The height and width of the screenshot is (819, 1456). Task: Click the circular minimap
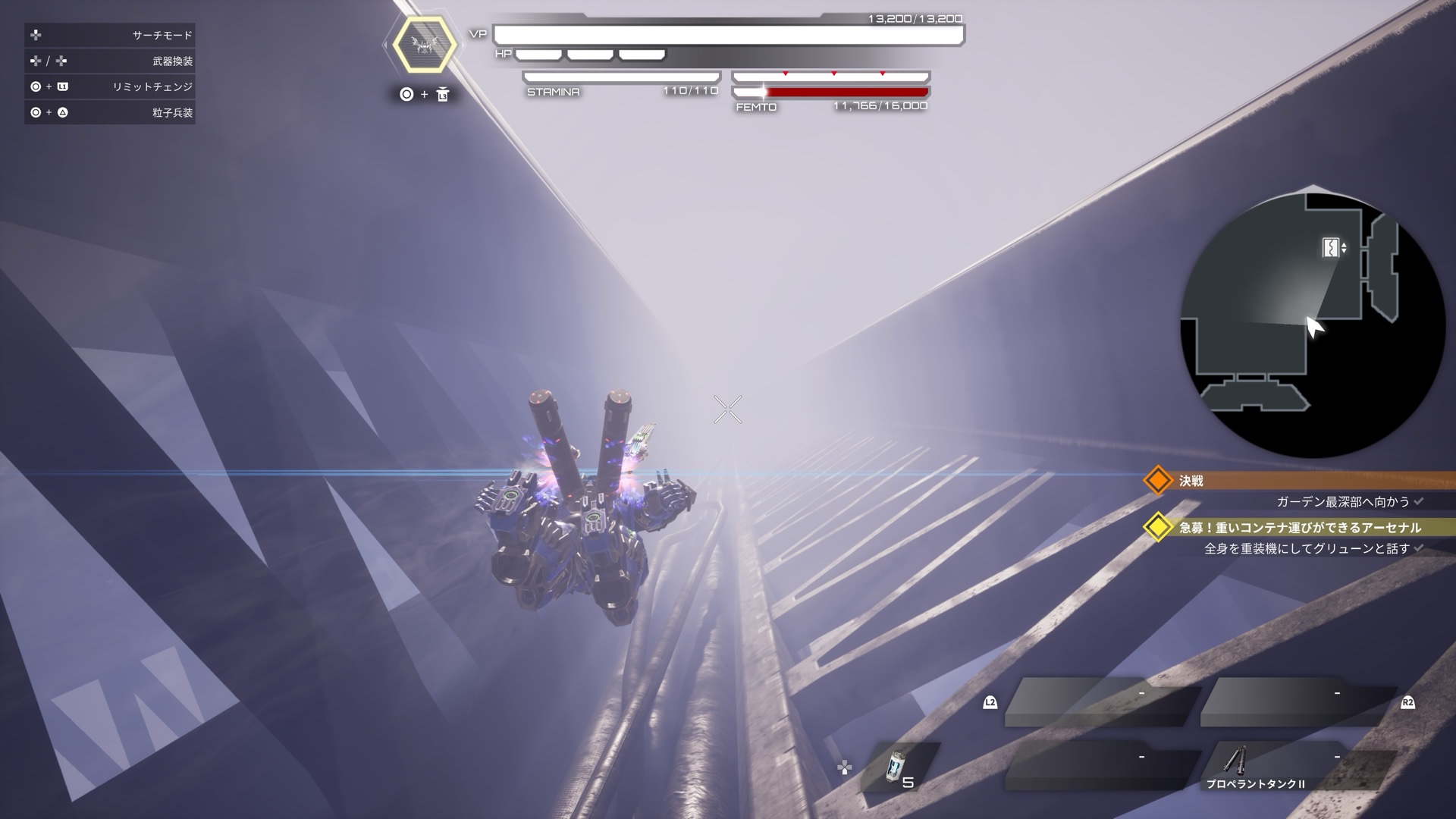[x=1313, y=322]
